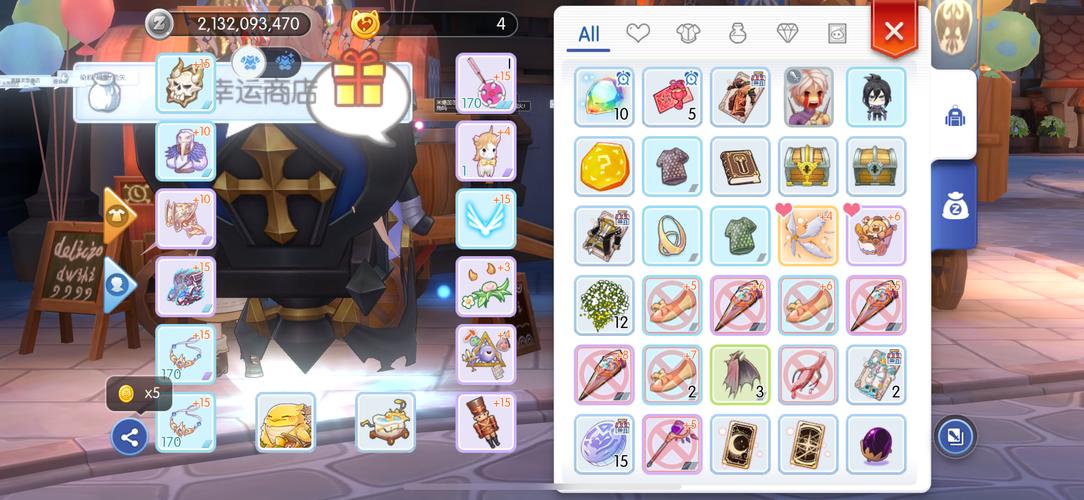The height and width of the screenshot is (500, 1084).
Task: Show the armor equipment tab
Action: click(688, 34)
